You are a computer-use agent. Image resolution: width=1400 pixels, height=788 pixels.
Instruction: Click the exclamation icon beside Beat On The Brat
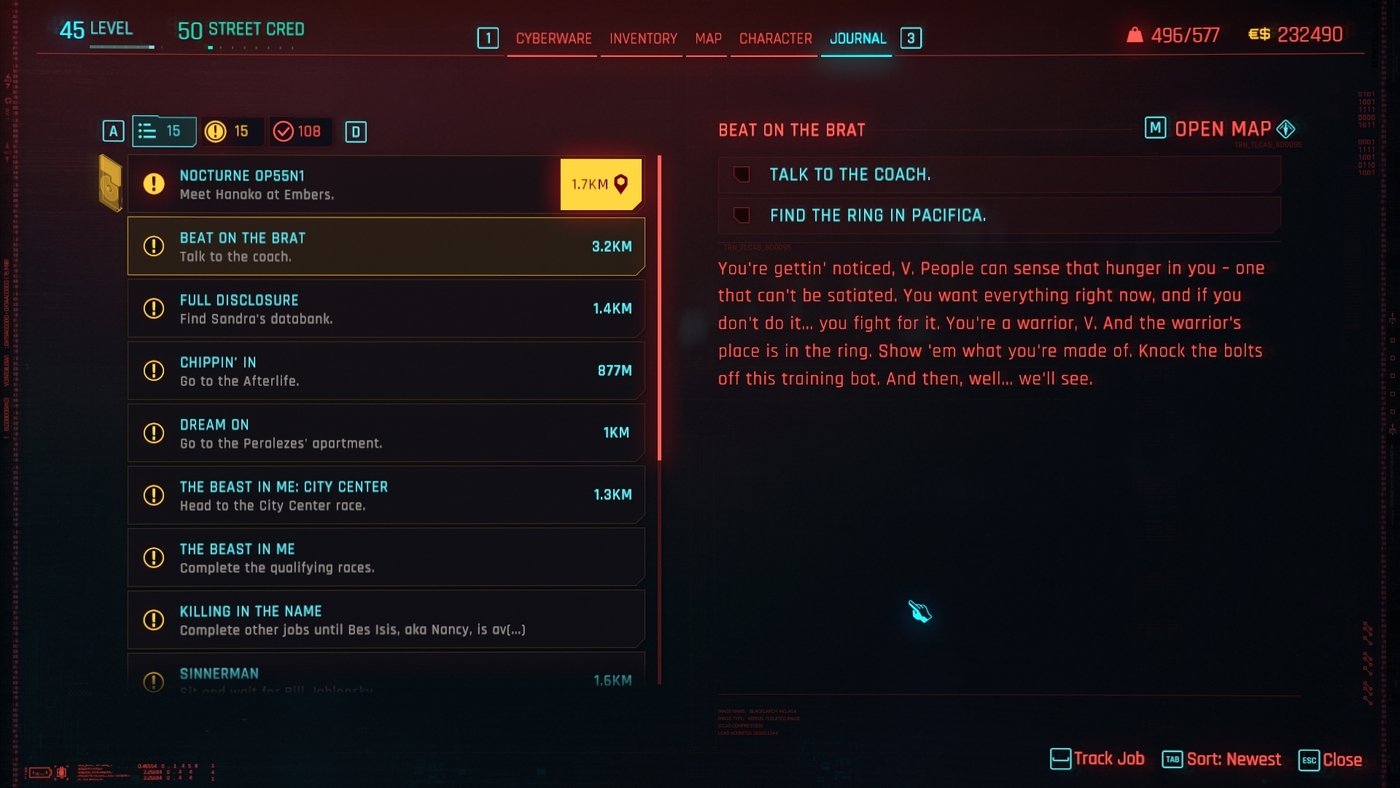pos(153,245)
